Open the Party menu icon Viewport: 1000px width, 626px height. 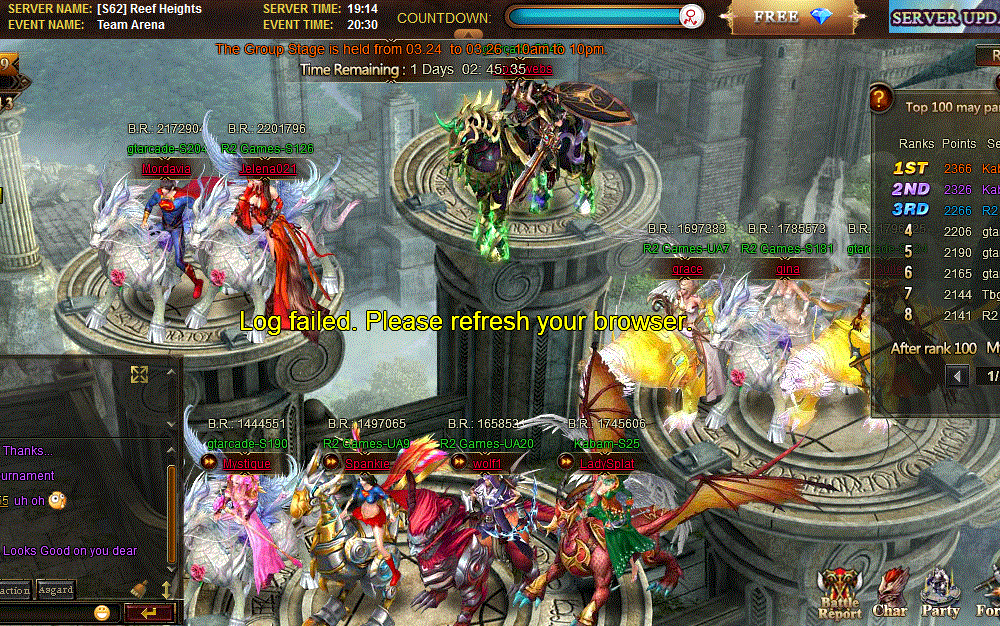[x=939, y=594]
